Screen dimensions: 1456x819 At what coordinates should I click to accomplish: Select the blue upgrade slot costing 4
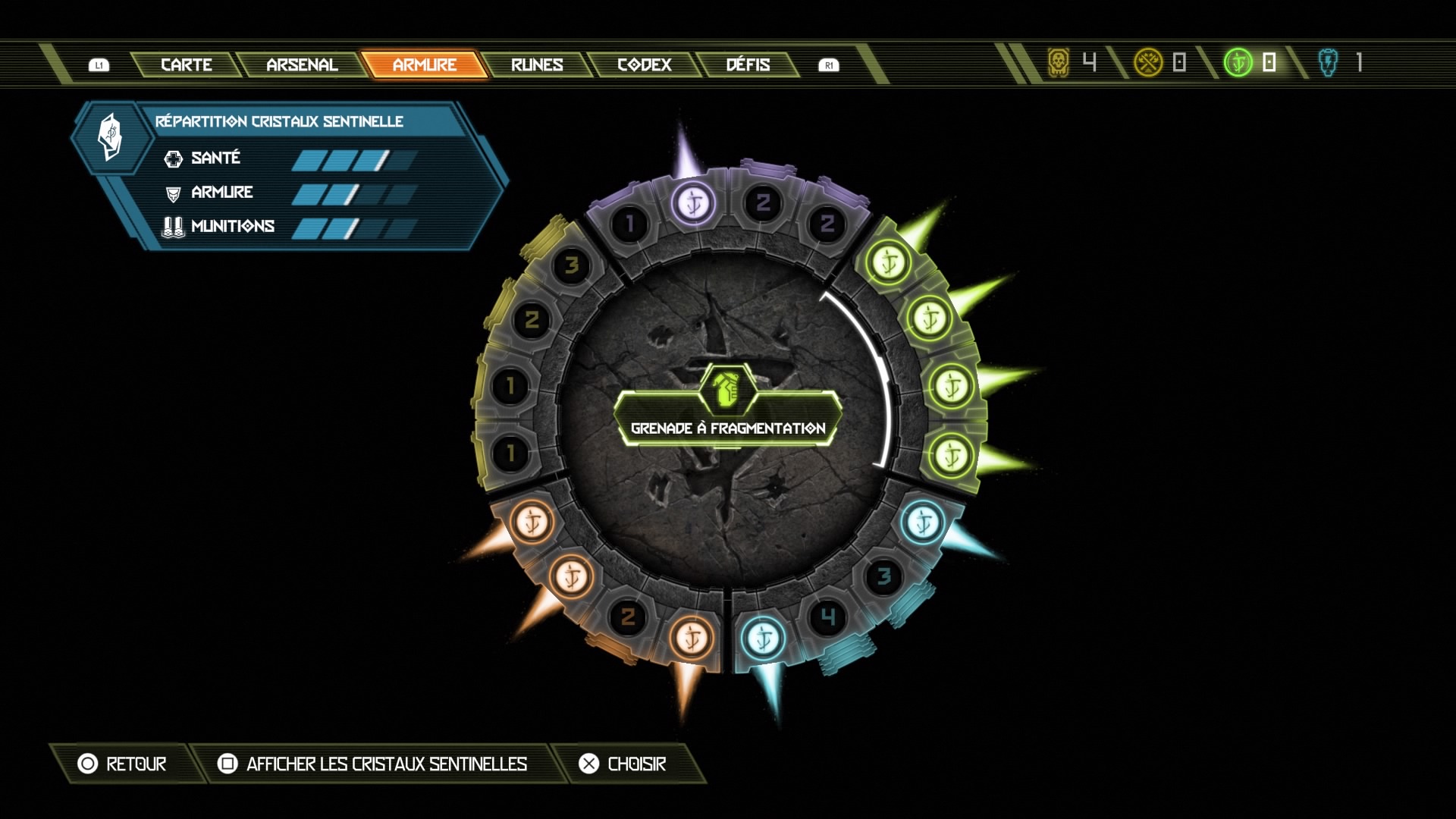point(828,618)
